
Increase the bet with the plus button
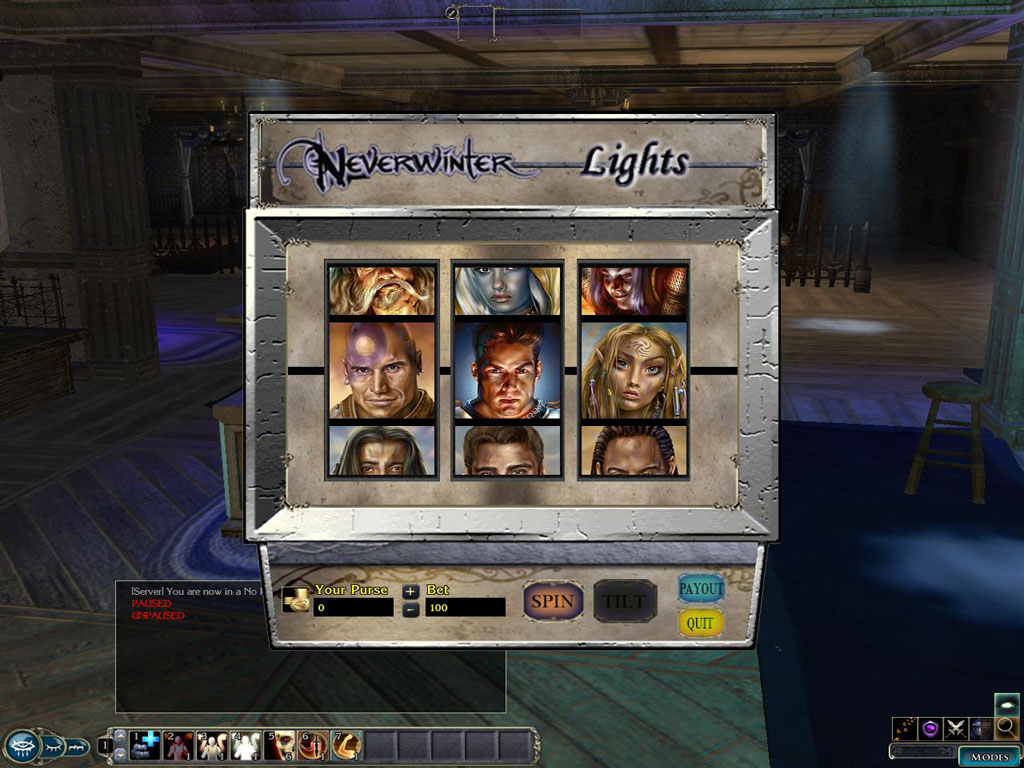click(x=411, y=591)
